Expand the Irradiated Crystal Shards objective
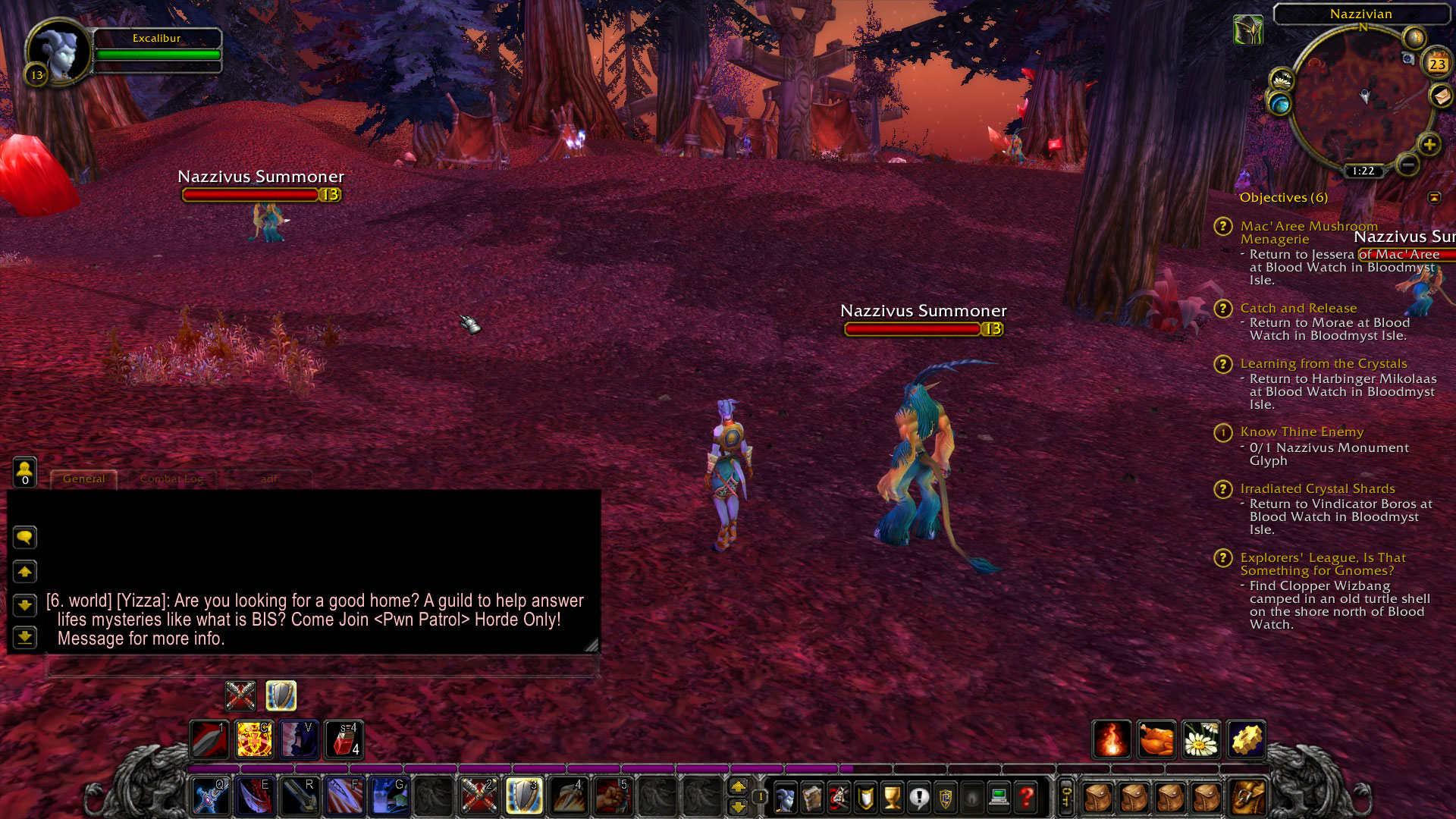 point(1223,490)
